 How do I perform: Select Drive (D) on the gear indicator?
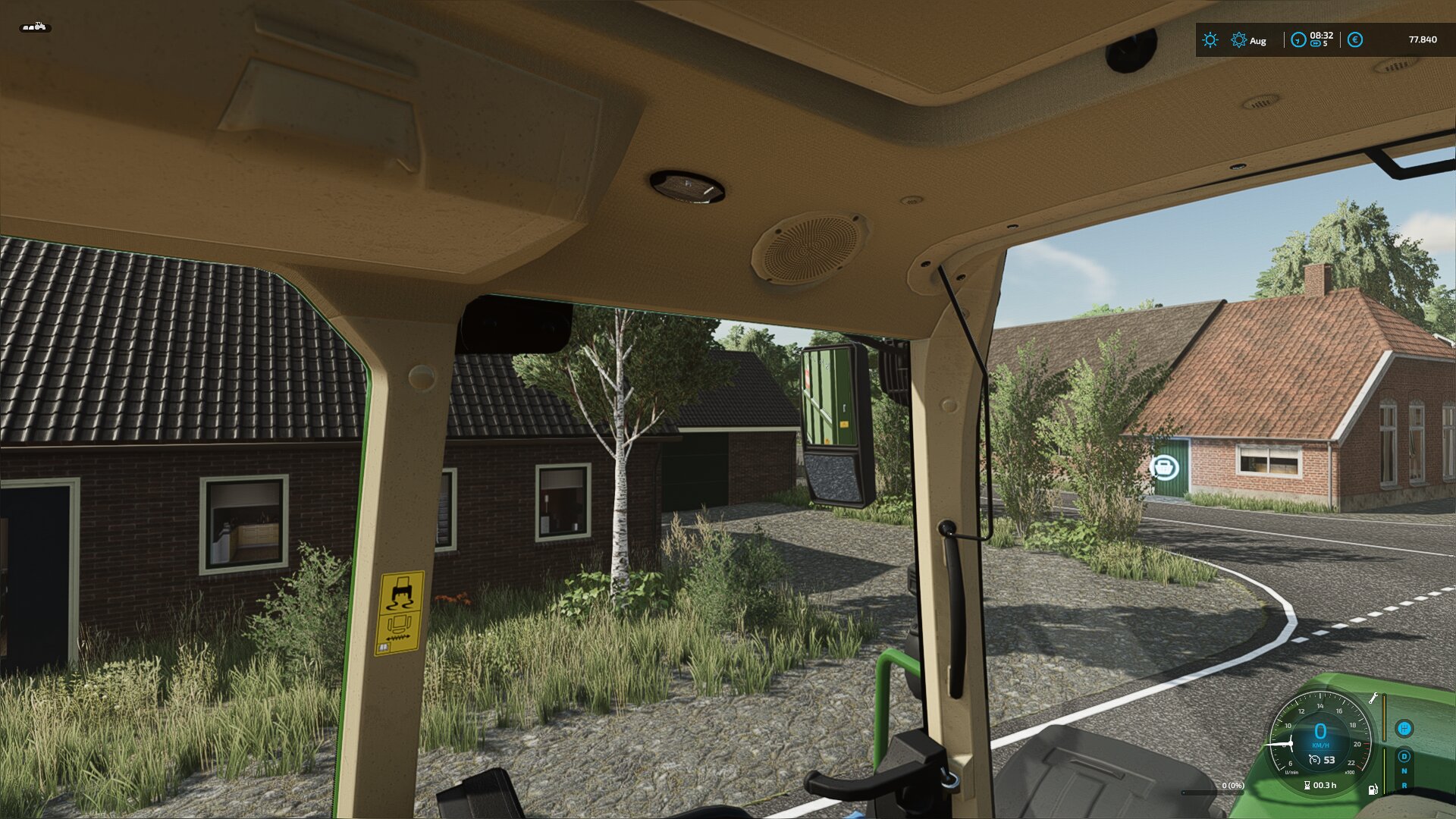(x=1404, y=756)
